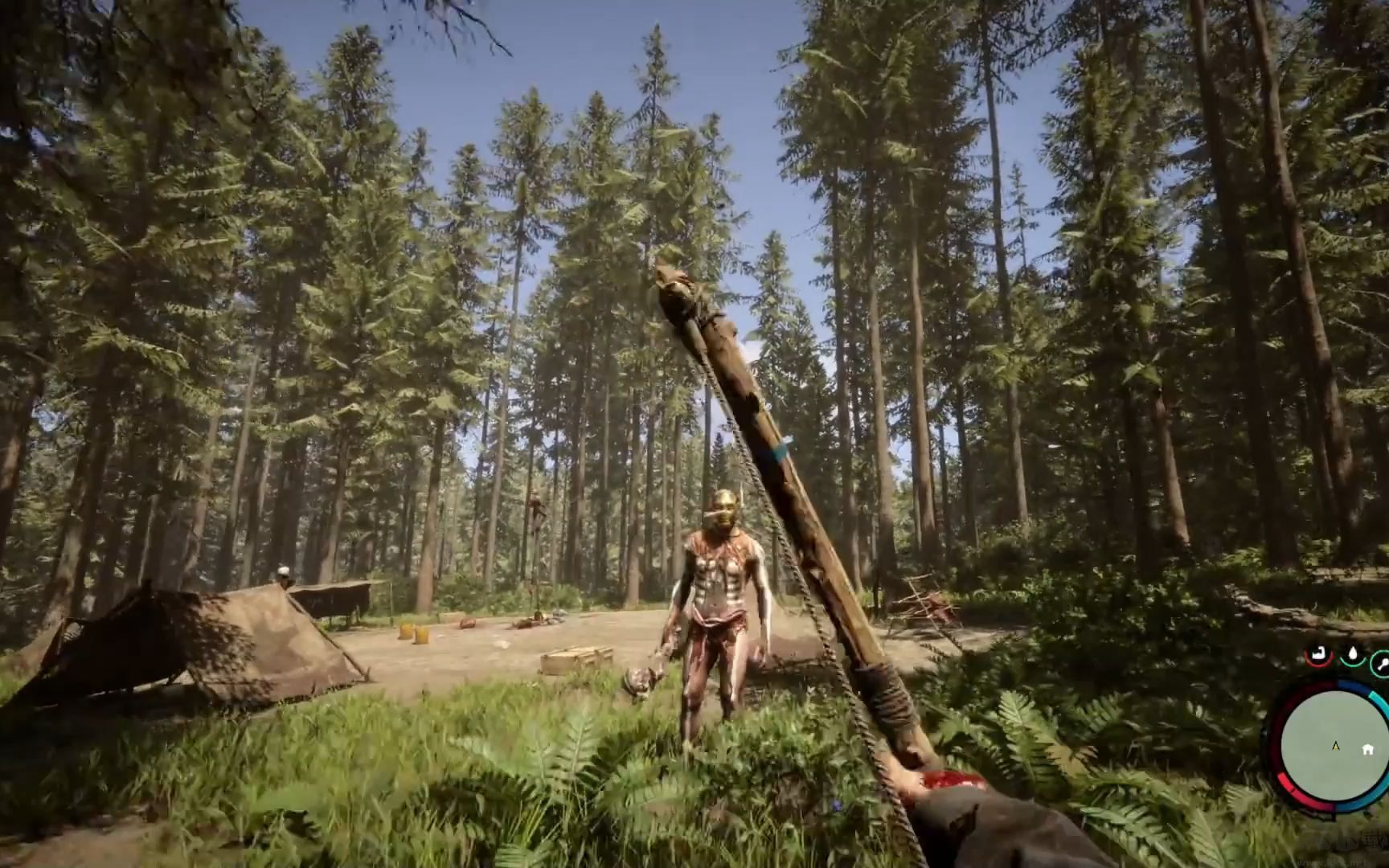Click the circular minimap
This screenshot has height=868, width=1389.
coord(1330,743)
